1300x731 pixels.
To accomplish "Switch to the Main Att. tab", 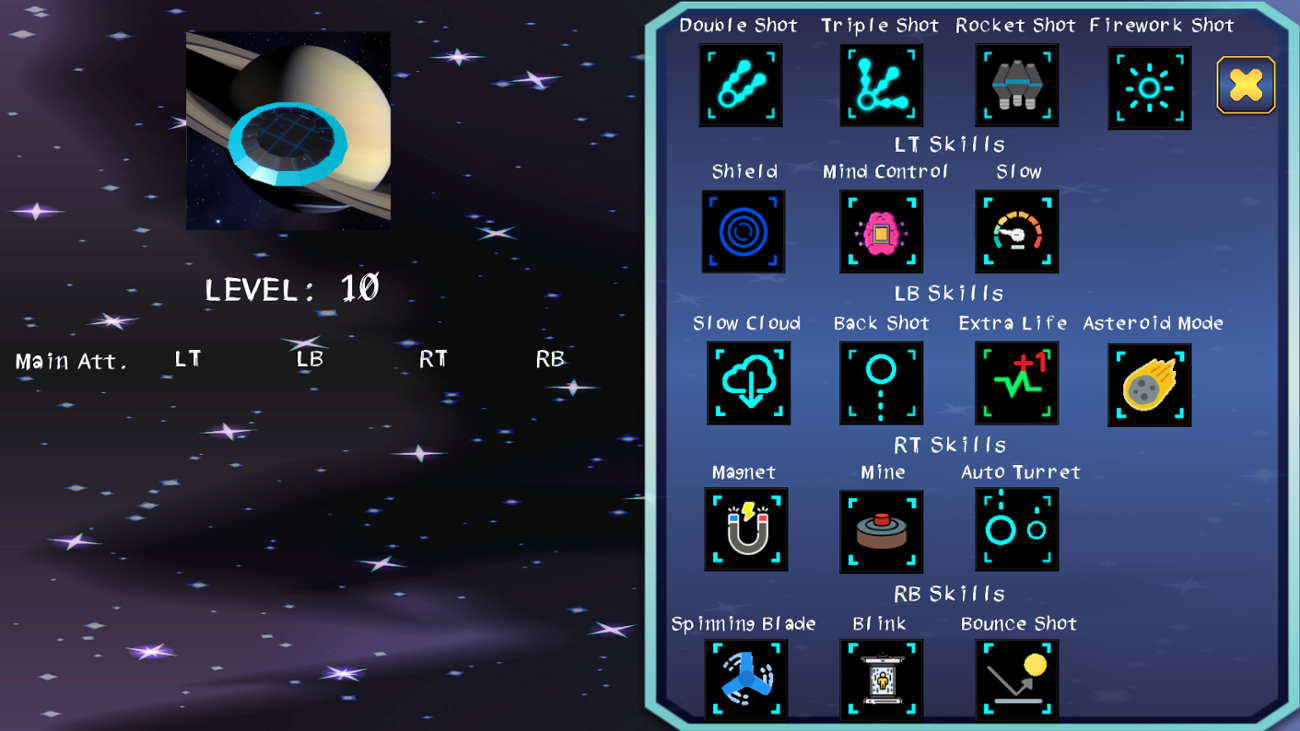I will (x=70, y=361).
